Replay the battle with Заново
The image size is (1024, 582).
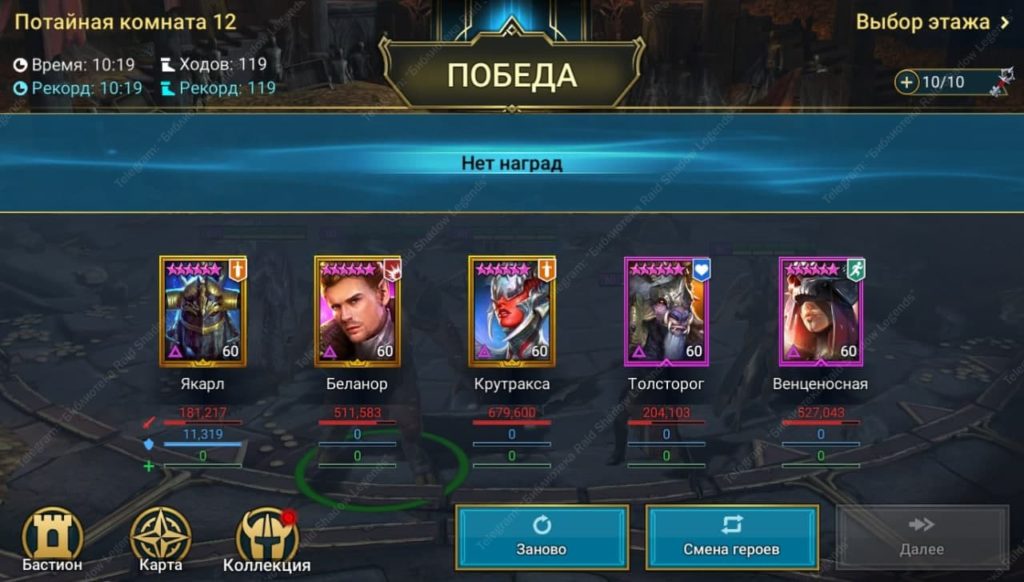click(x=542, y=537)
